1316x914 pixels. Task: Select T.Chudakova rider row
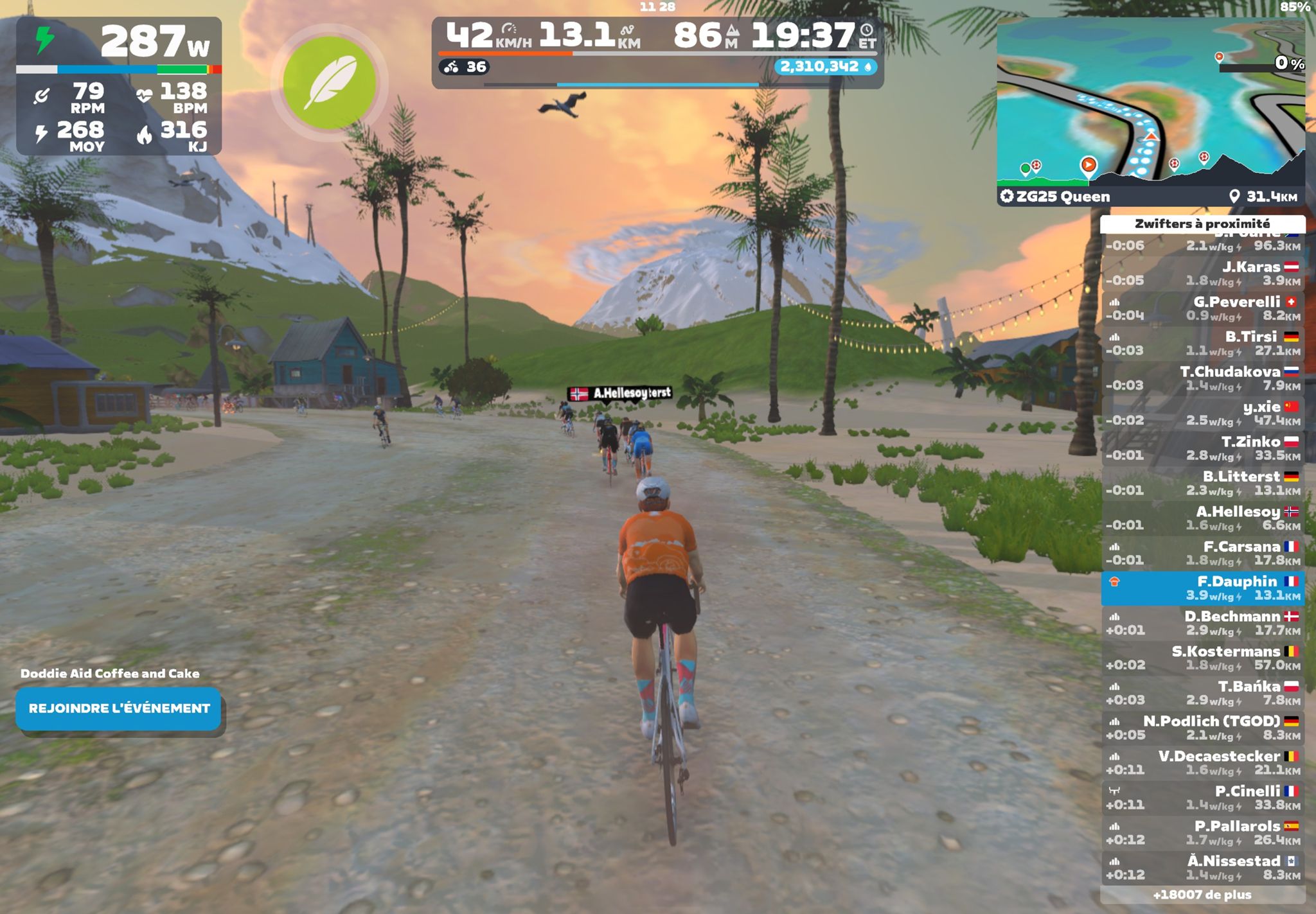click(1202, 378)
